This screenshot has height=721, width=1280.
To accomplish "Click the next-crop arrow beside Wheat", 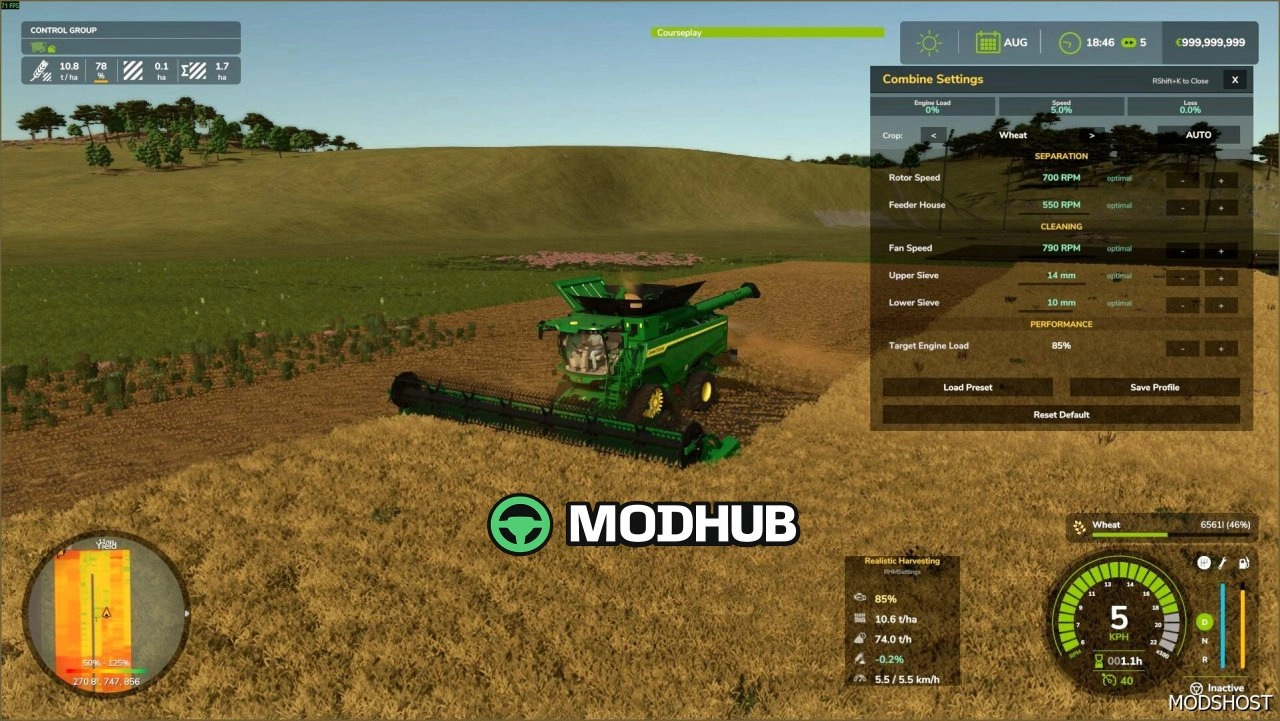I will pos(1091,134).
